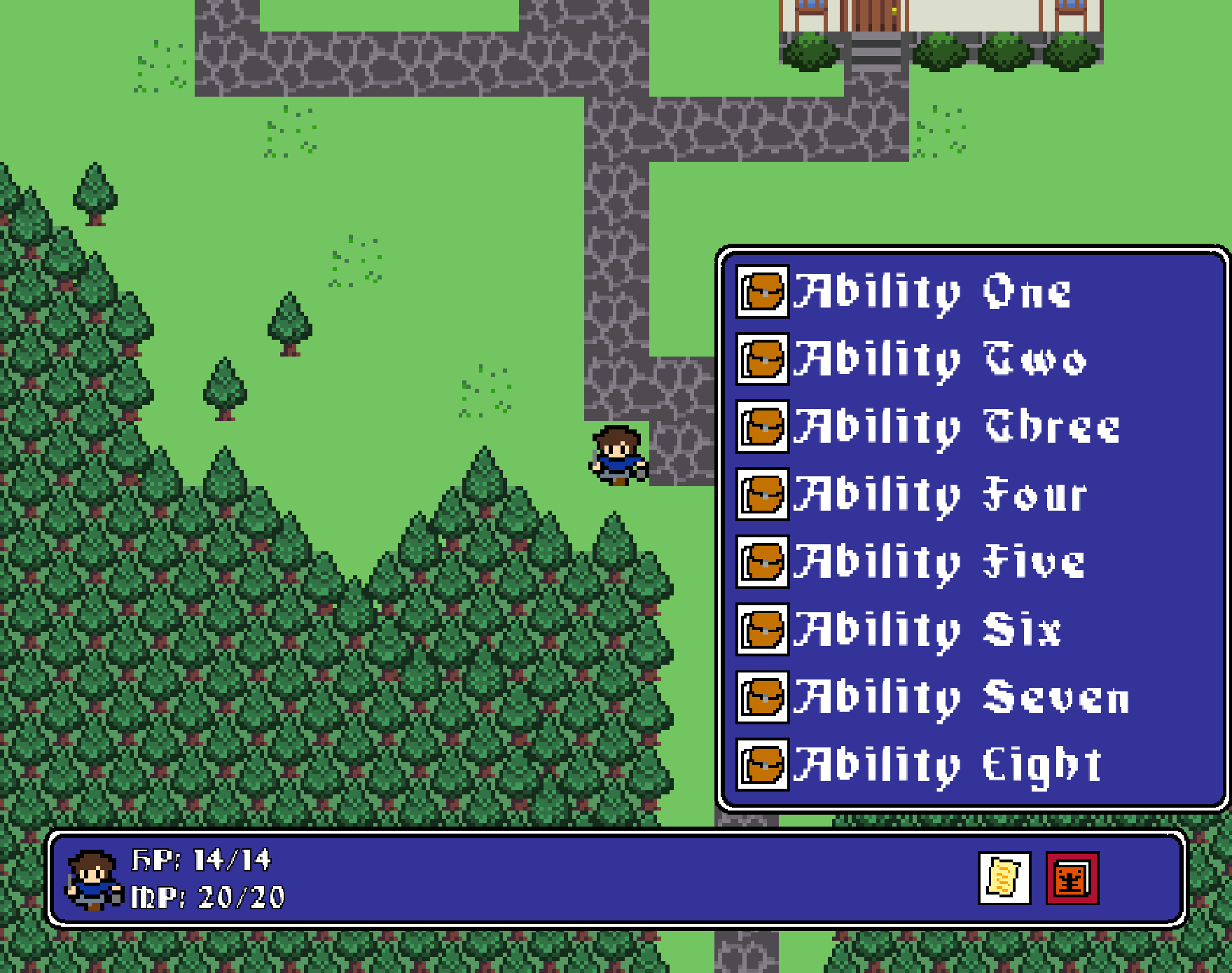Open the yellow scroll icon

[1004, 878]
